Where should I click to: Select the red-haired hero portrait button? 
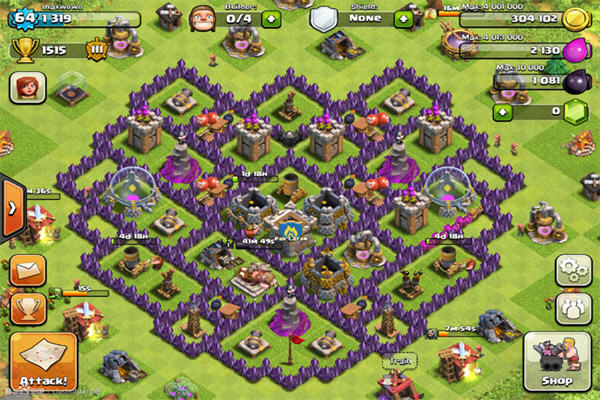[26, 88]
